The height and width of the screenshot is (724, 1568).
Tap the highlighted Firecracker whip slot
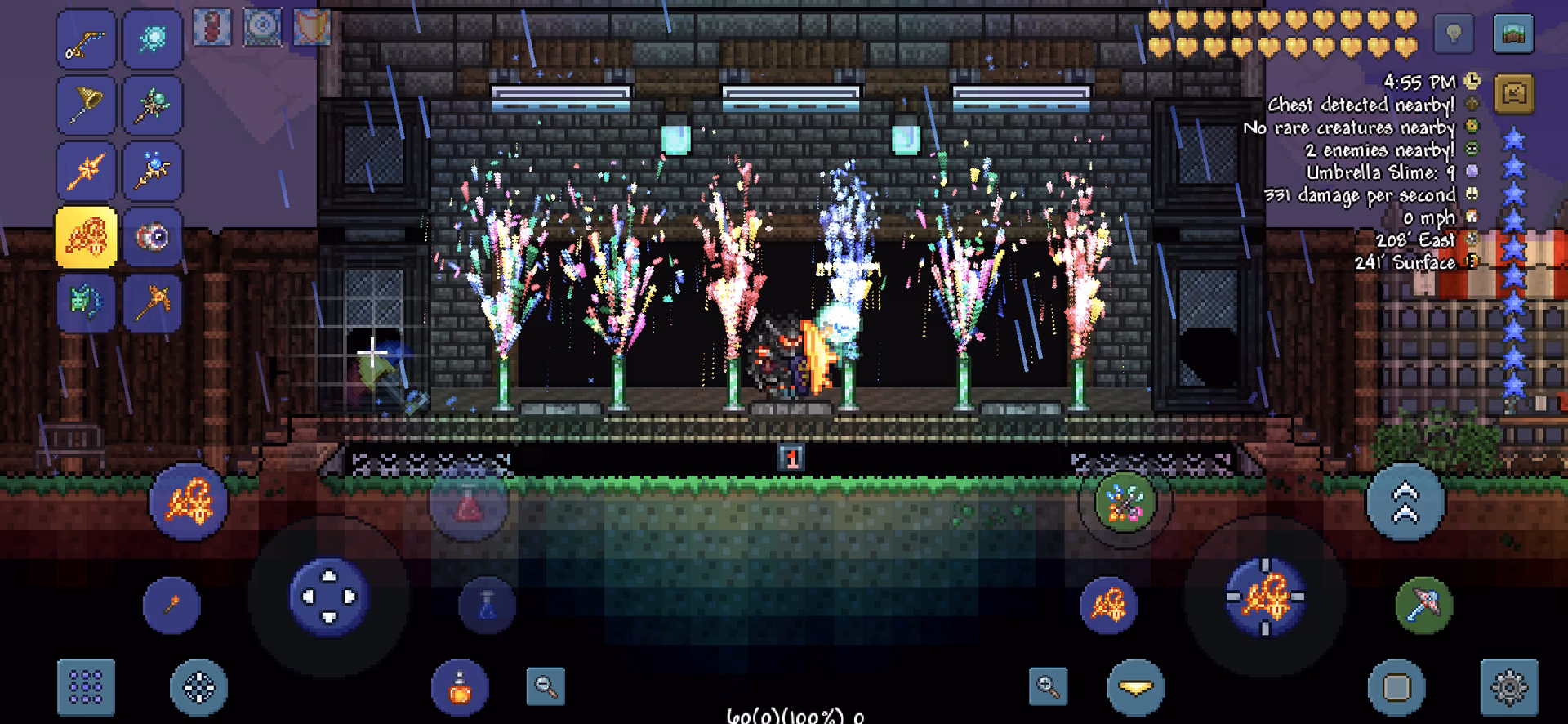pos(86,237)
